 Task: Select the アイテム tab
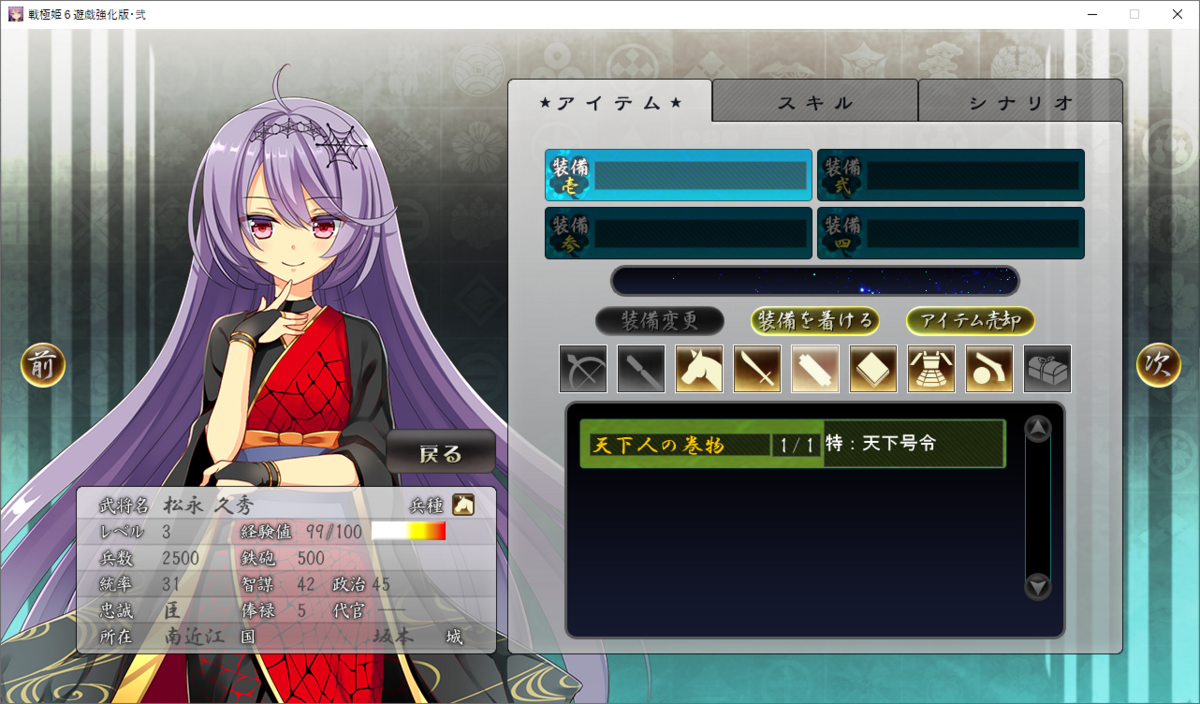tap(610, 103)
